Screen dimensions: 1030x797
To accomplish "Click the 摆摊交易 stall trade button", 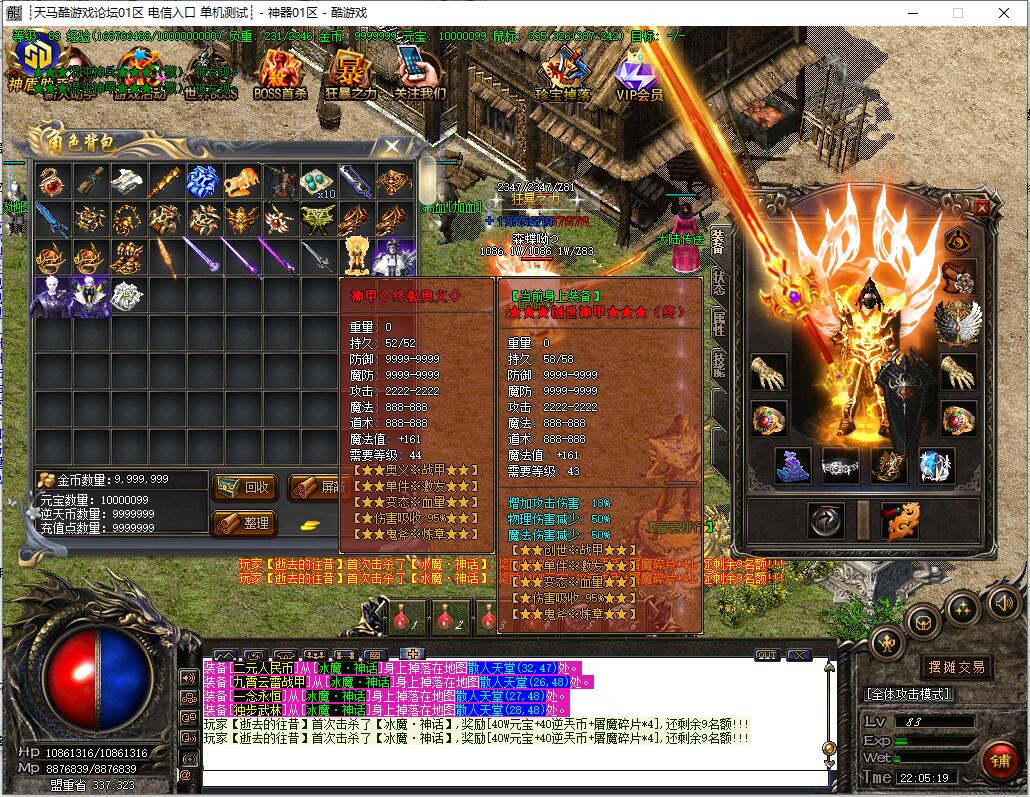I will pos(956,667).
